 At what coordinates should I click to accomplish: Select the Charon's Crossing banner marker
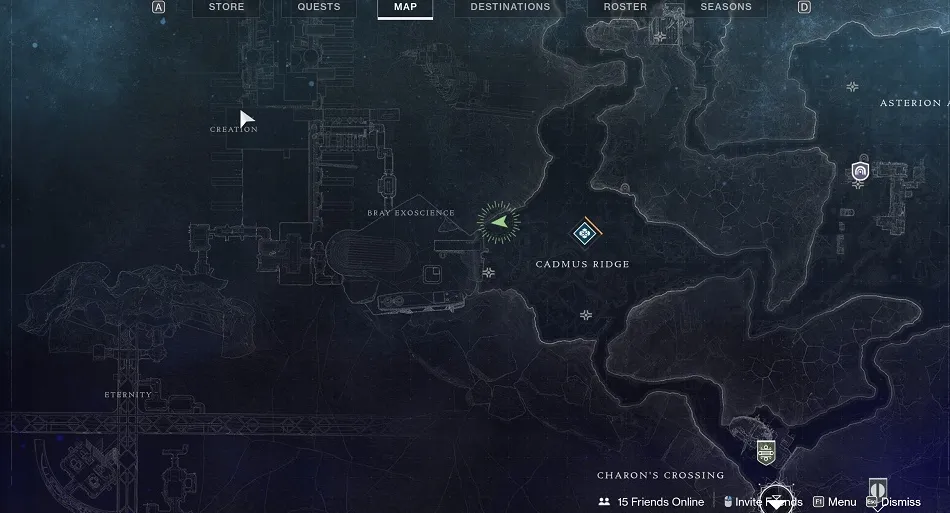coord(766,451)
